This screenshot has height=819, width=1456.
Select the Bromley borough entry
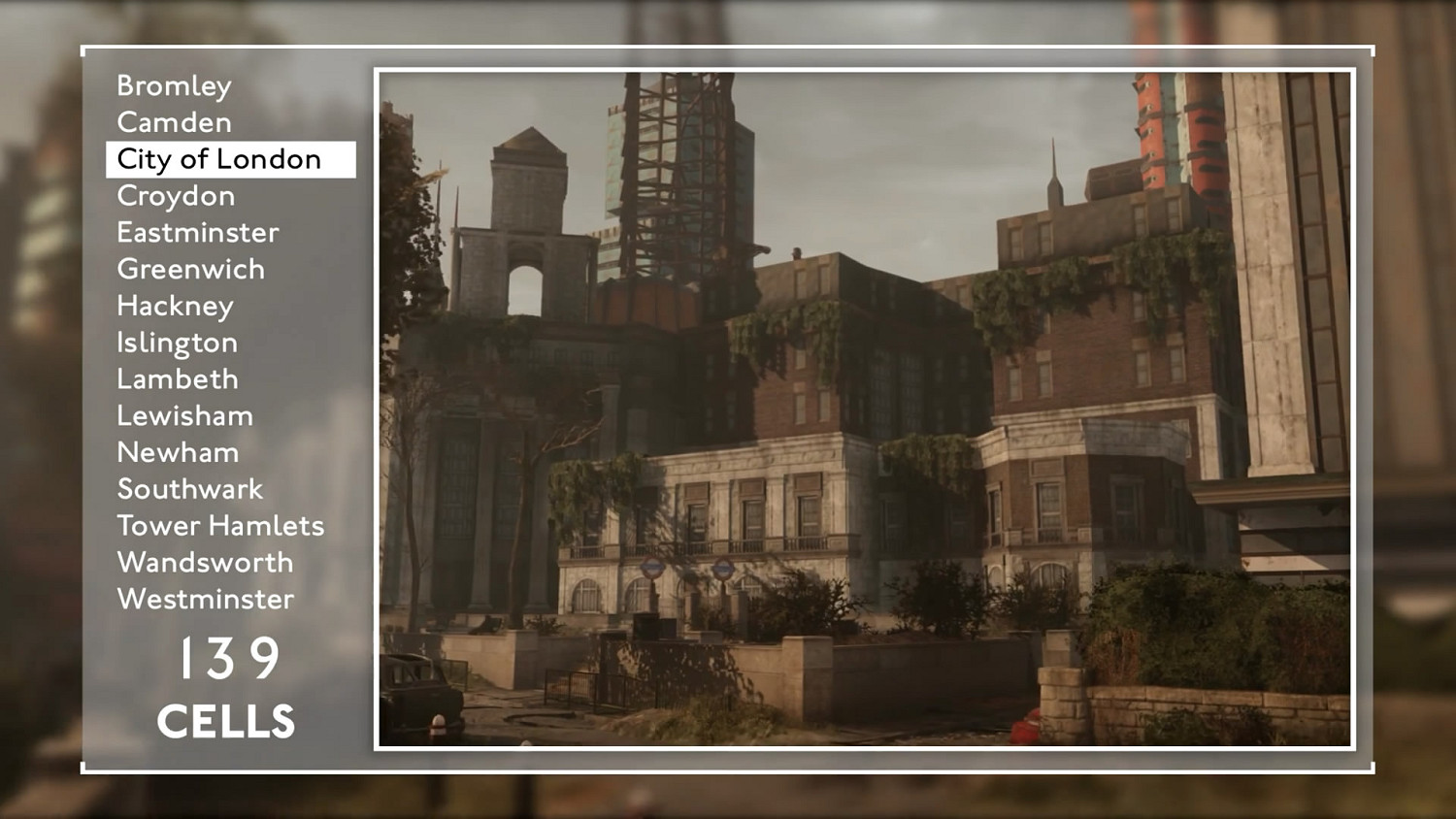[174, 86]
